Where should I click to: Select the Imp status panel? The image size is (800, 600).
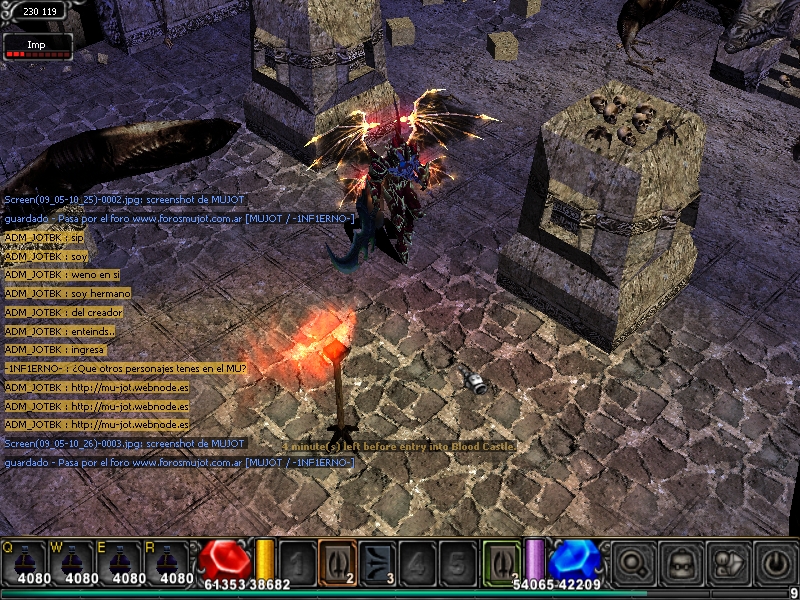pos(37,46)
